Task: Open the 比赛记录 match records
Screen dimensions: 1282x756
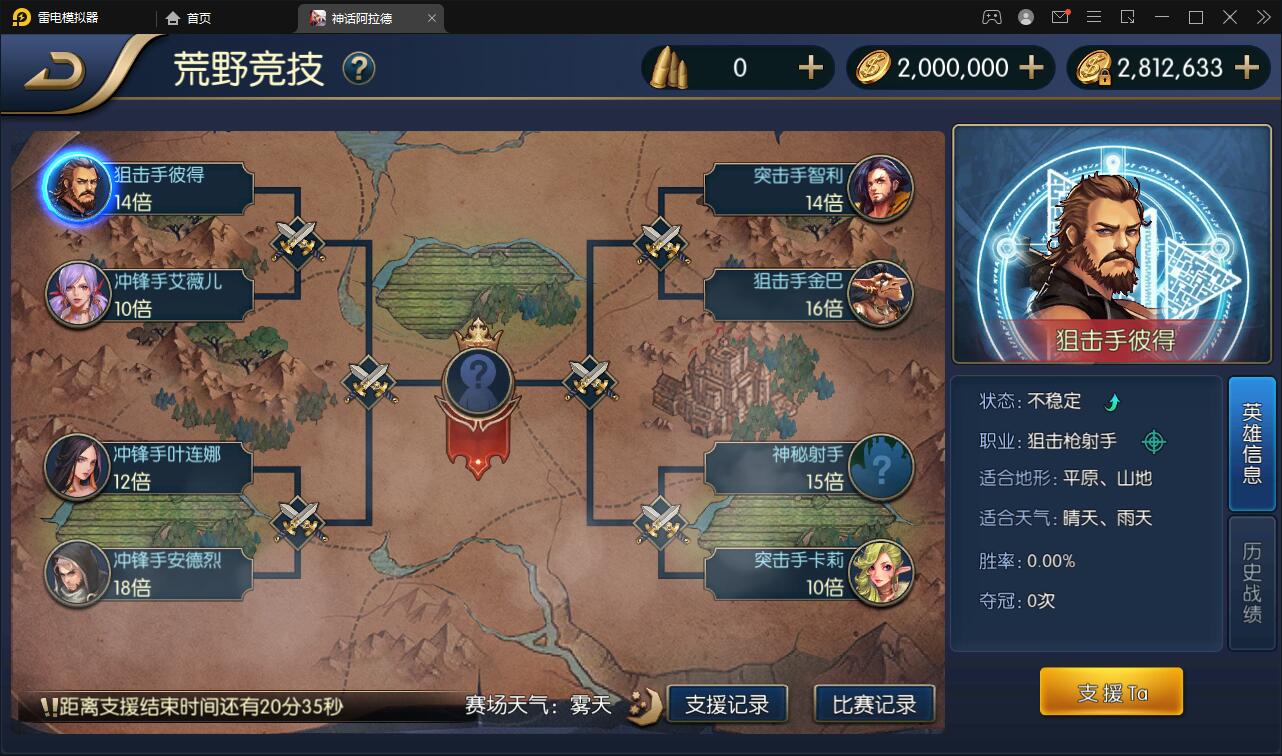Action: pos(874,702)
